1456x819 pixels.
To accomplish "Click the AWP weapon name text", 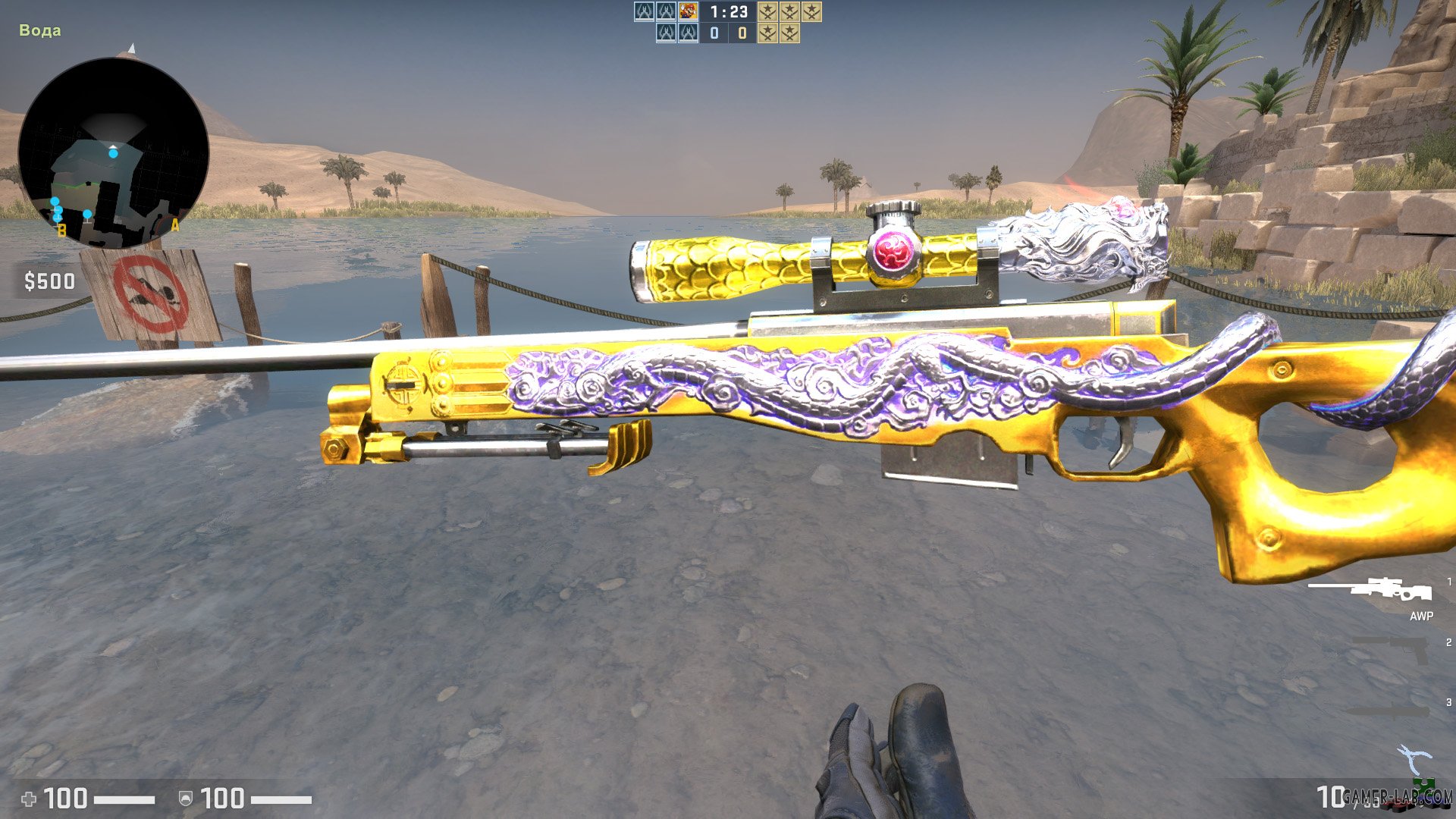I will [x=1420, y=617].
